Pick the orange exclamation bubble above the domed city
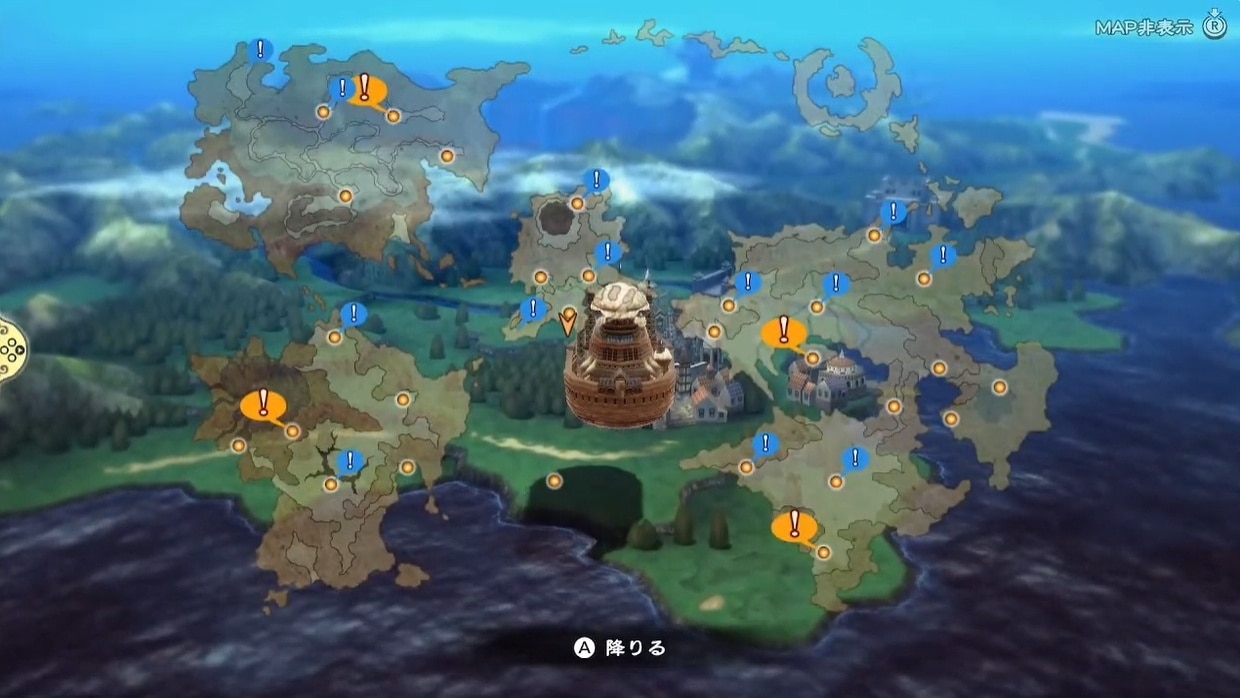1240x698 pixels. pyautogui.click(x=783, y=331)
